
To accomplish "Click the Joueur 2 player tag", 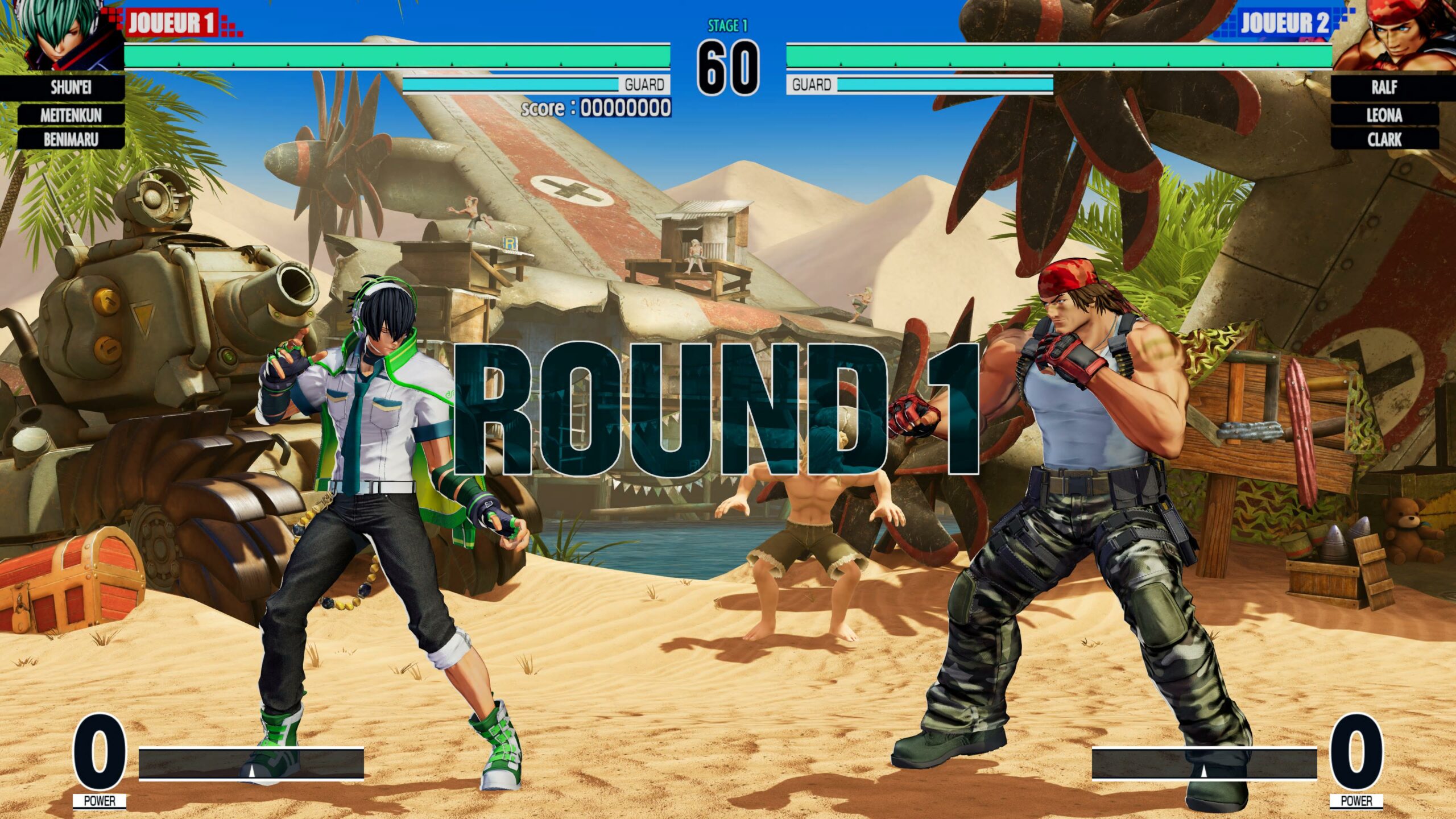I will tap(1284, 23).
